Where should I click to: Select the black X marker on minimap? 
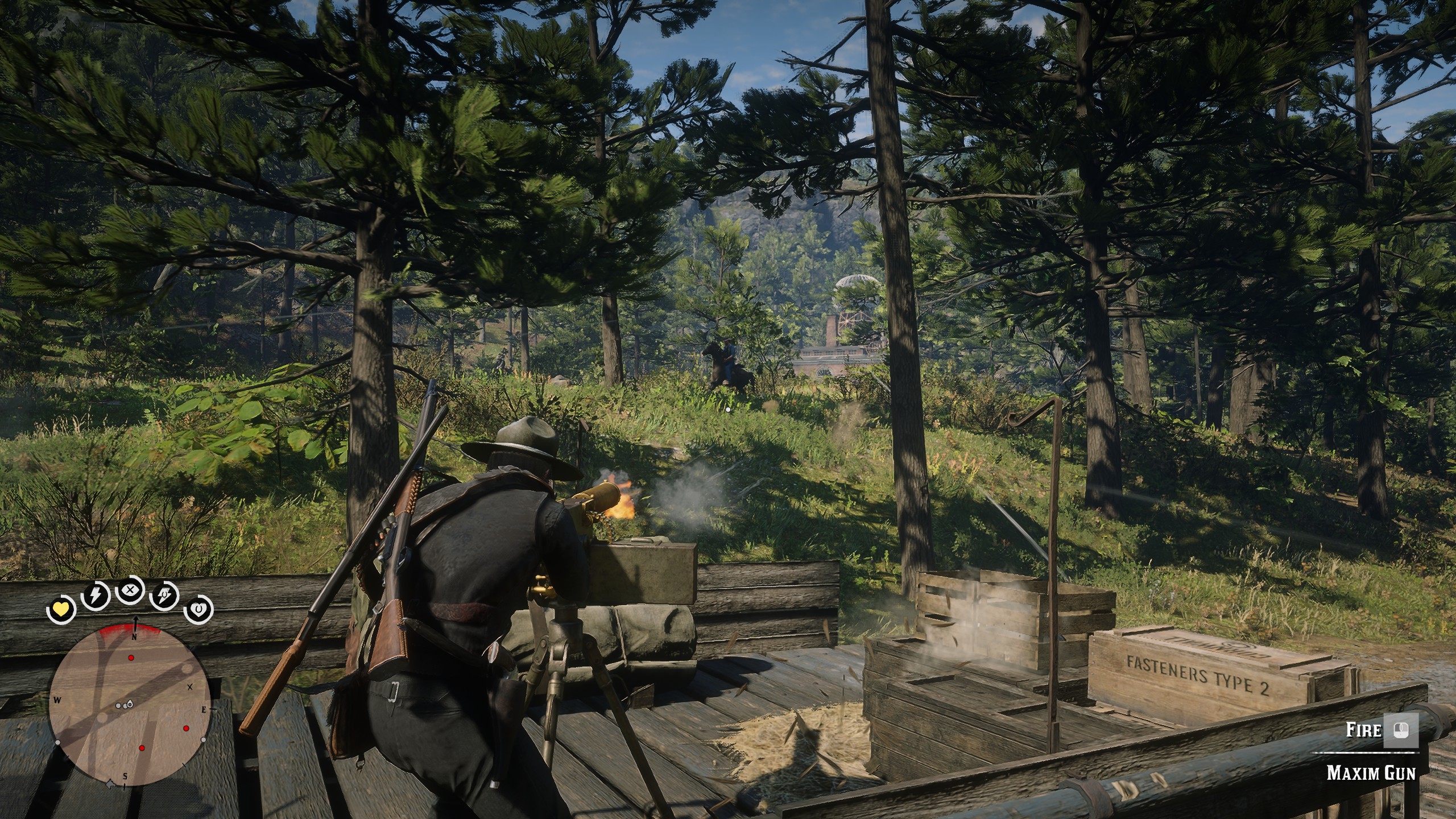tap(190, 686)
